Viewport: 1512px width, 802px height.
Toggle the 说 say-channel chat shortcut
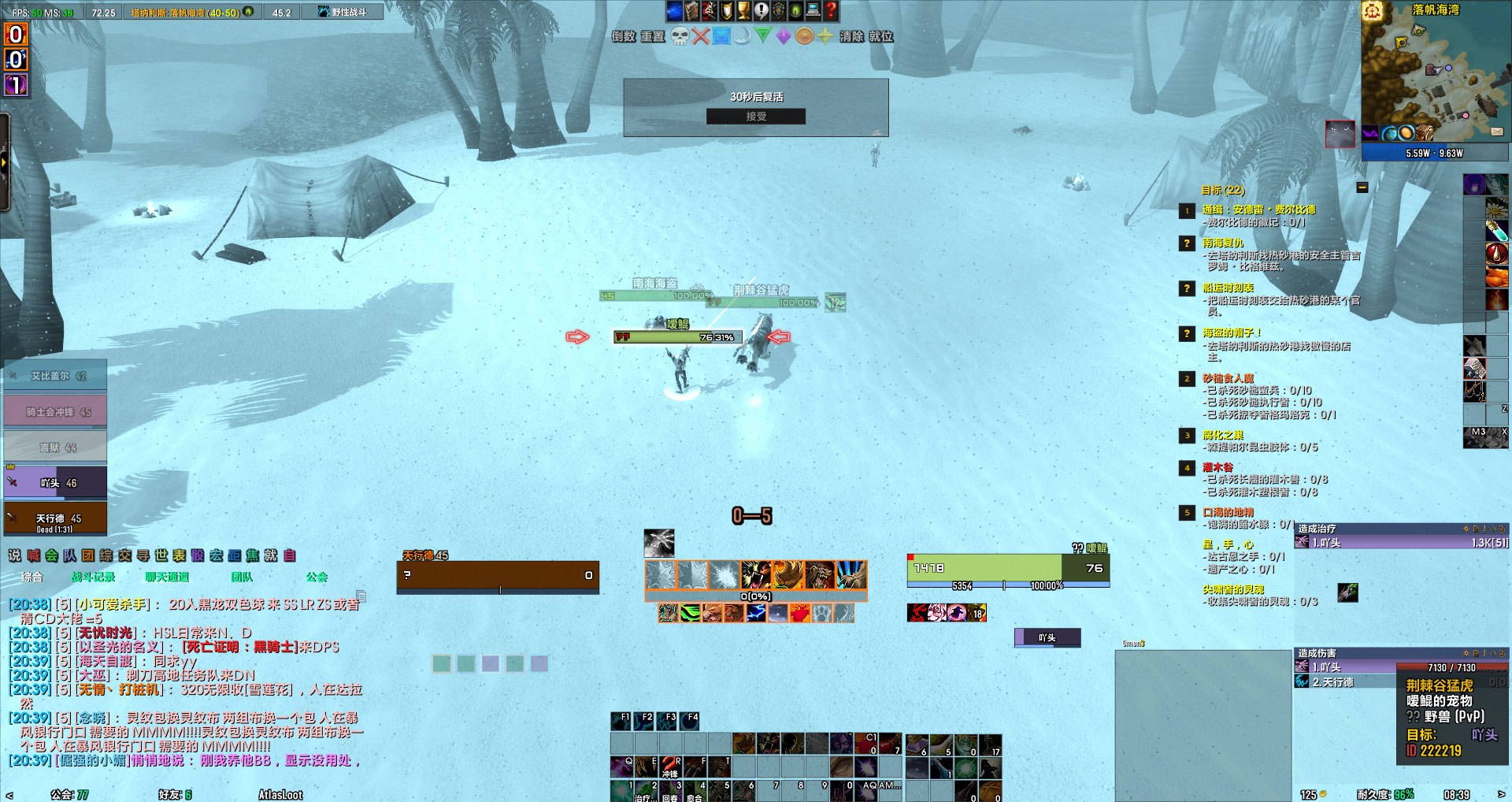15,556
